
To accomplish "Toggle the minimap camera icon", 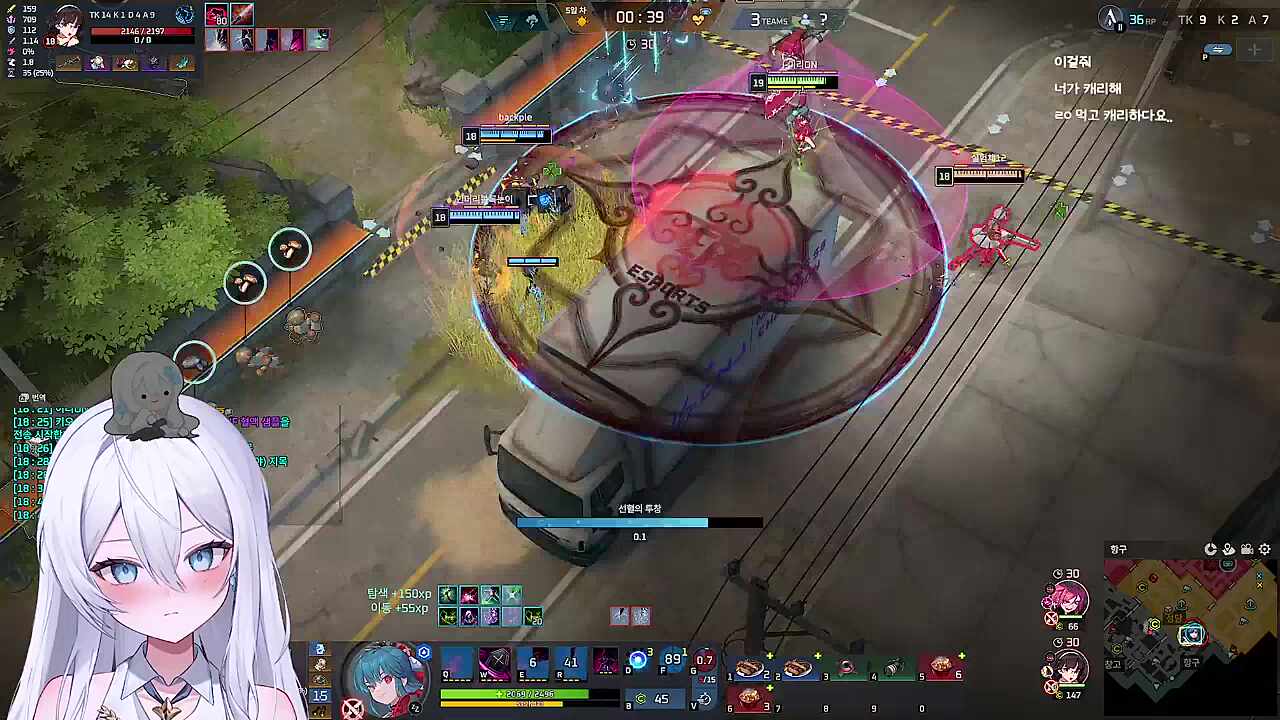I will point(1247,549).
